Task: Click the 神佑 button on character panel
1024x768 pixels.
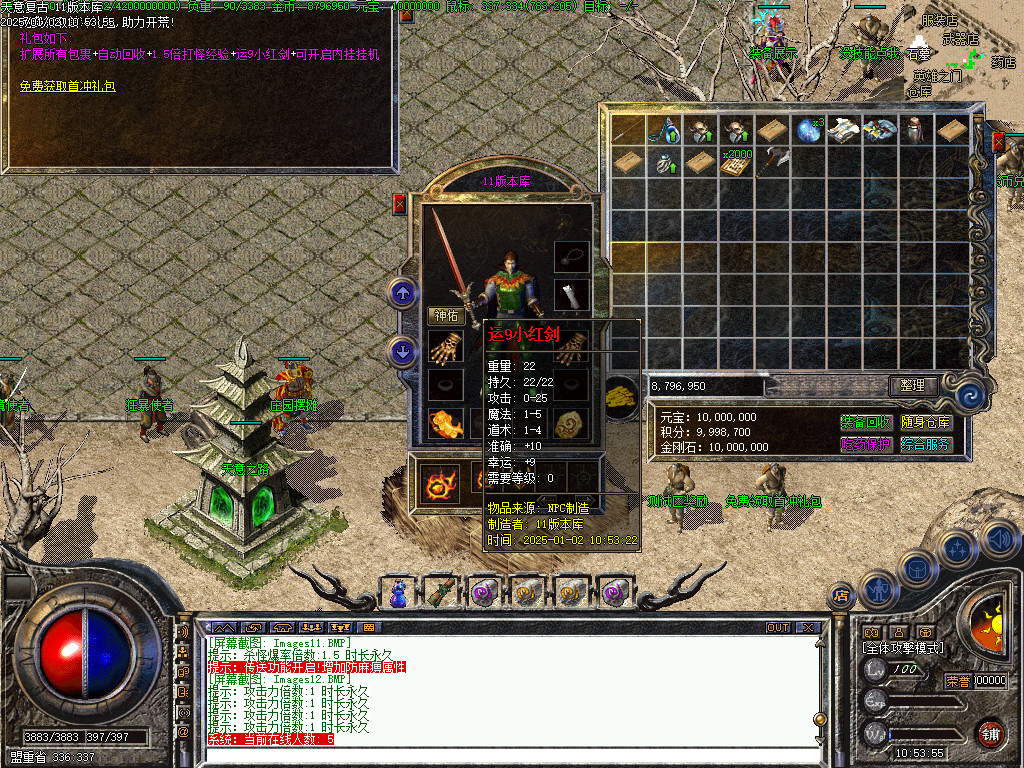Action: (444, 316)
